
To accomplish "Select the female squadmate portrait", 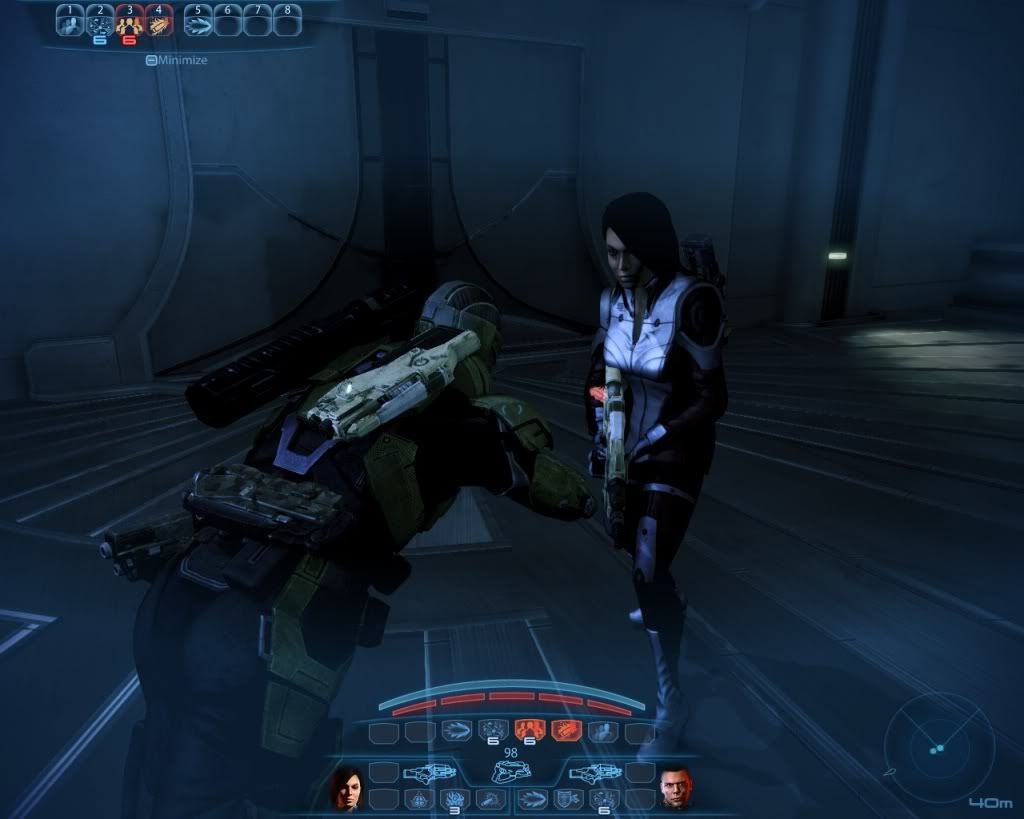I will coord(346,787).
